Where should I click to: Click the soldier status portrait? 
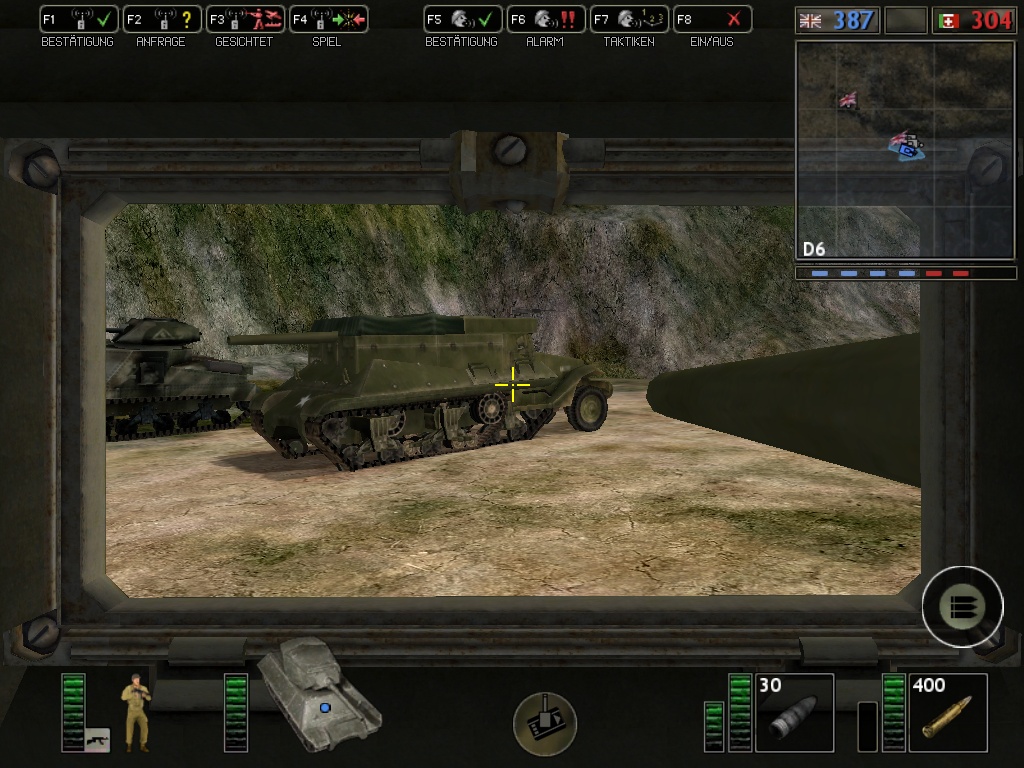[x=135, y=711]
